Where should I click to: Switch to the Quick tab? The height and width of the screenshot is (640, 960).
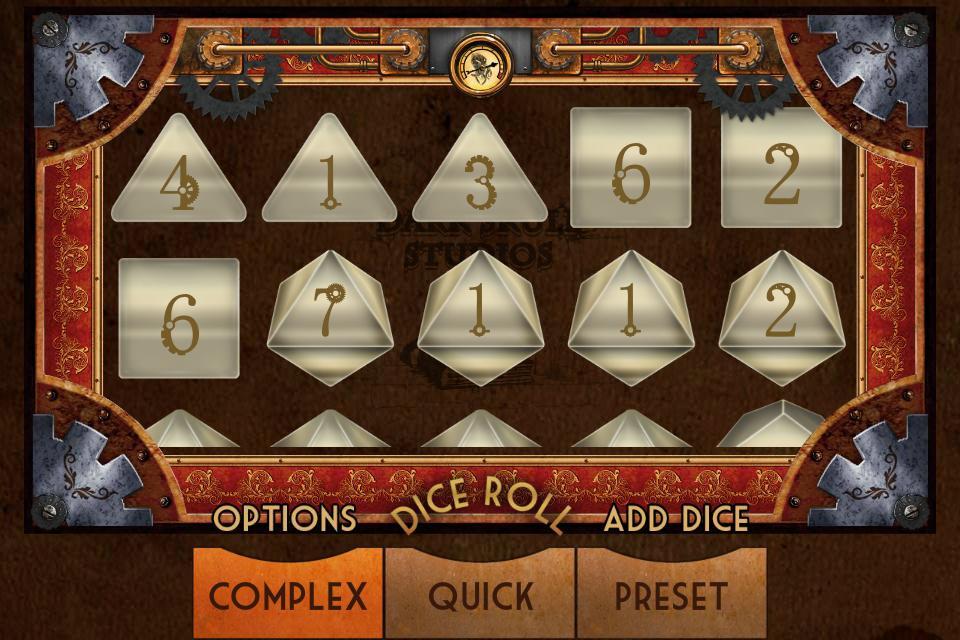pyautogui.click(x=480, y=596)
